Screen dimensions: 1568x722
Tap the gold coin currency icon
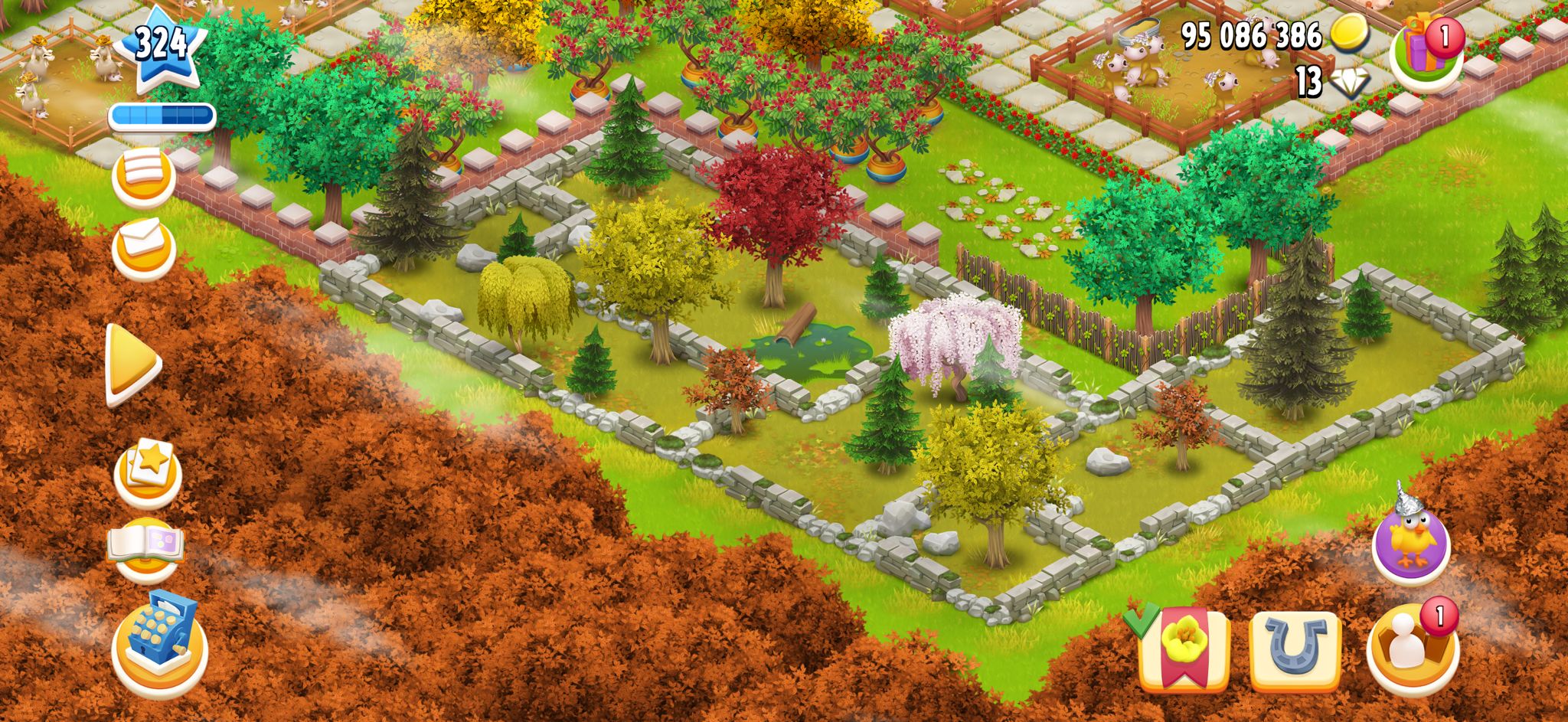tap(1350, 34)
